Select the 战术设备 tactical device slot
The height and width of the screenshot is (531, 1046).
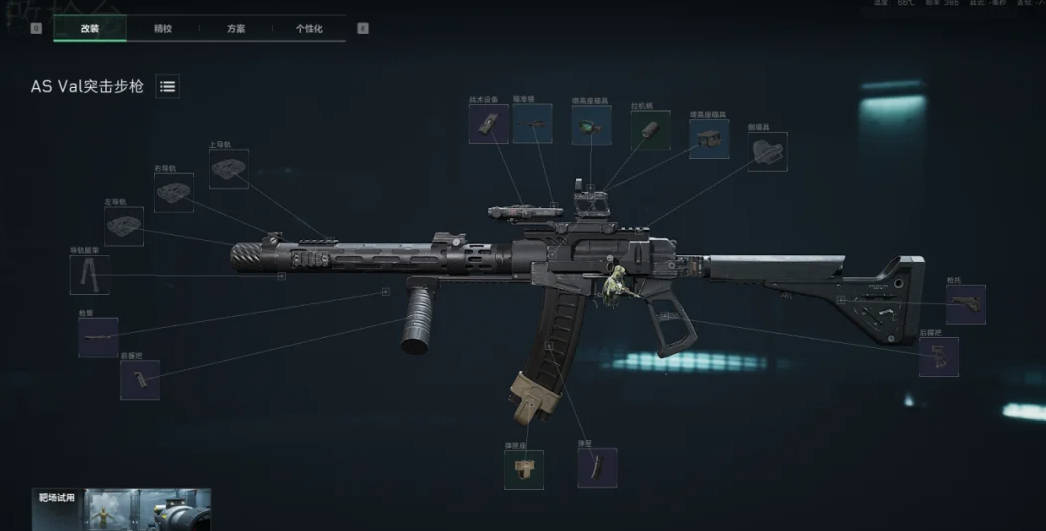tap(489, 124)
